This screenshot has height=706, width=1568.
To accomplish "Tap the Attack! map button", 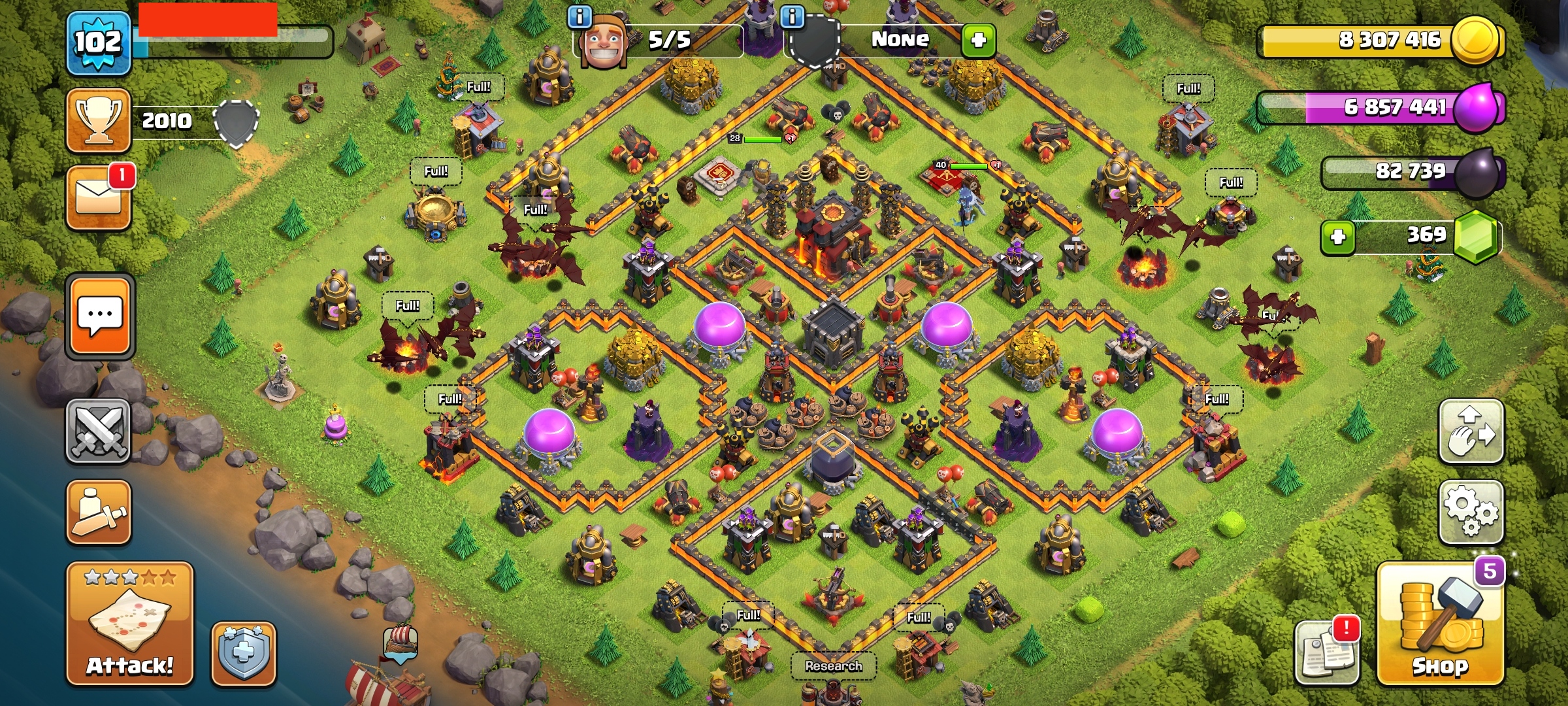I will (129, 624).
